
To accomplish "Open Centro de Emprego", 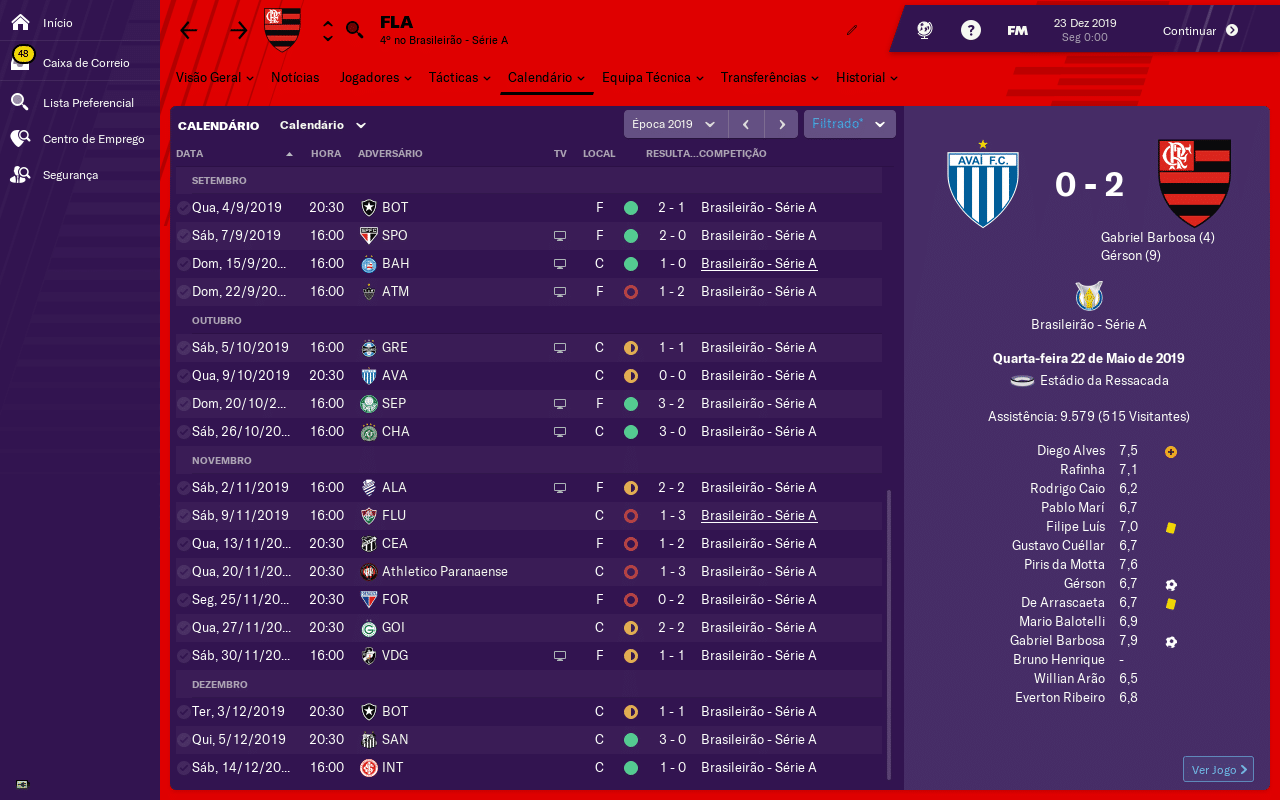I will click(93, 139).
